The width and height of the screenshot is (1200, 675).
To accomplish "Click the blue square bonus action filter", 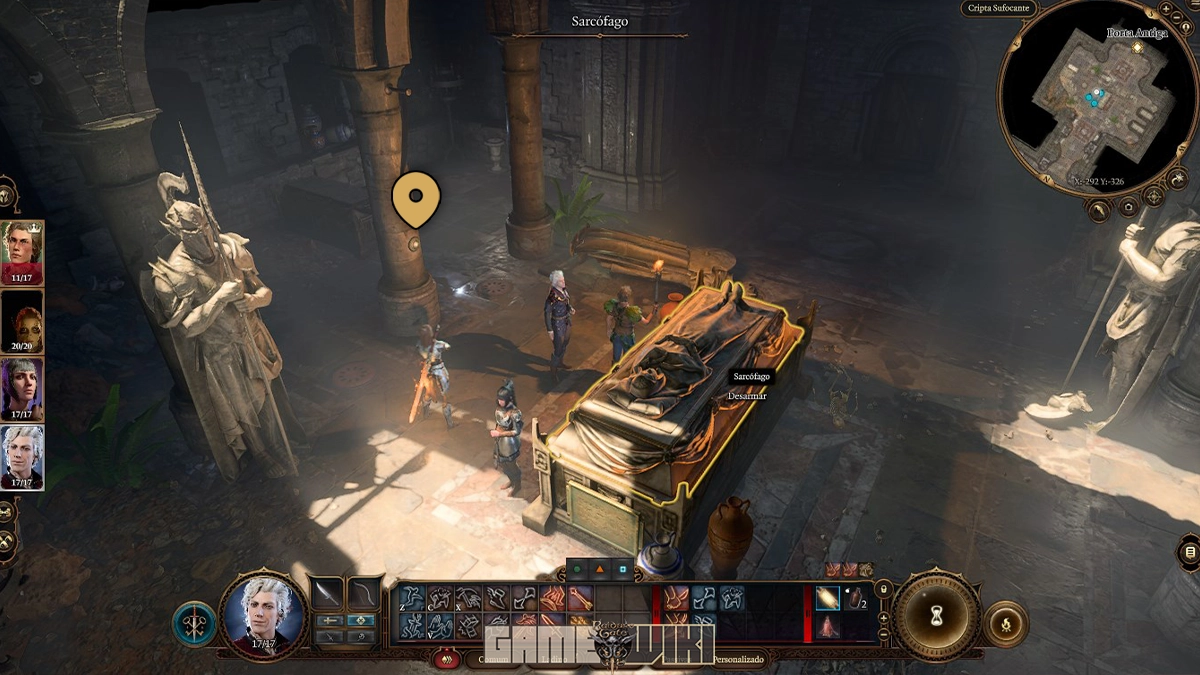I will point(622,570).
